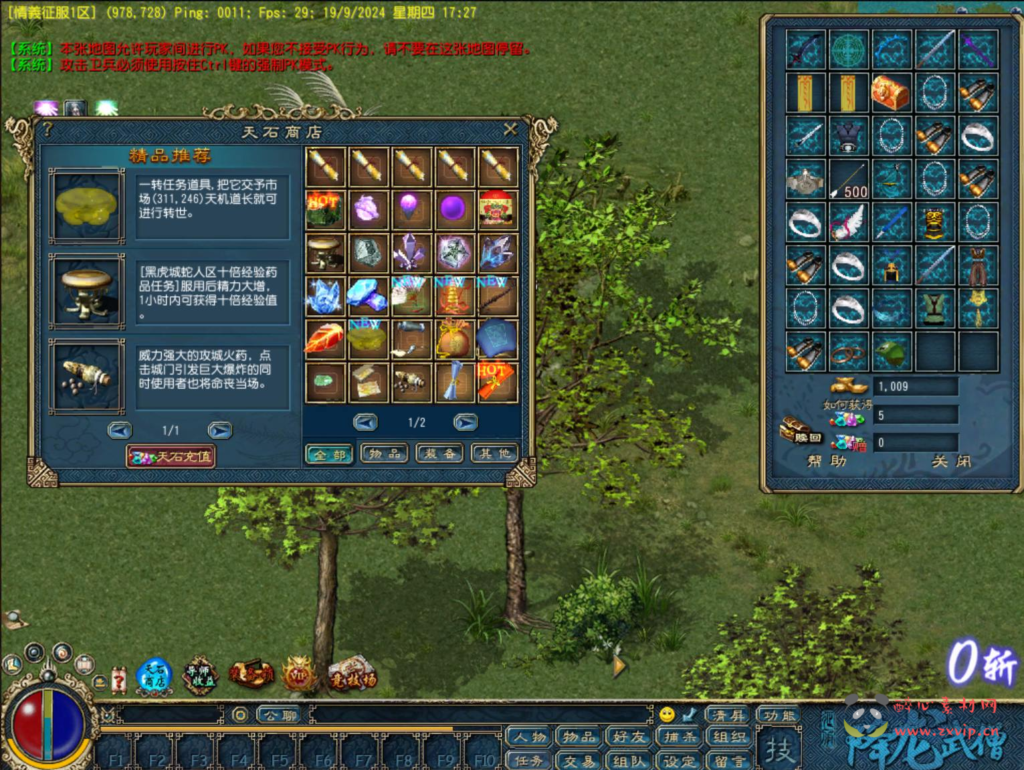Switch to the 物品 shop category
Viewport: 1024px width, 770px height.
click(384, 453)
